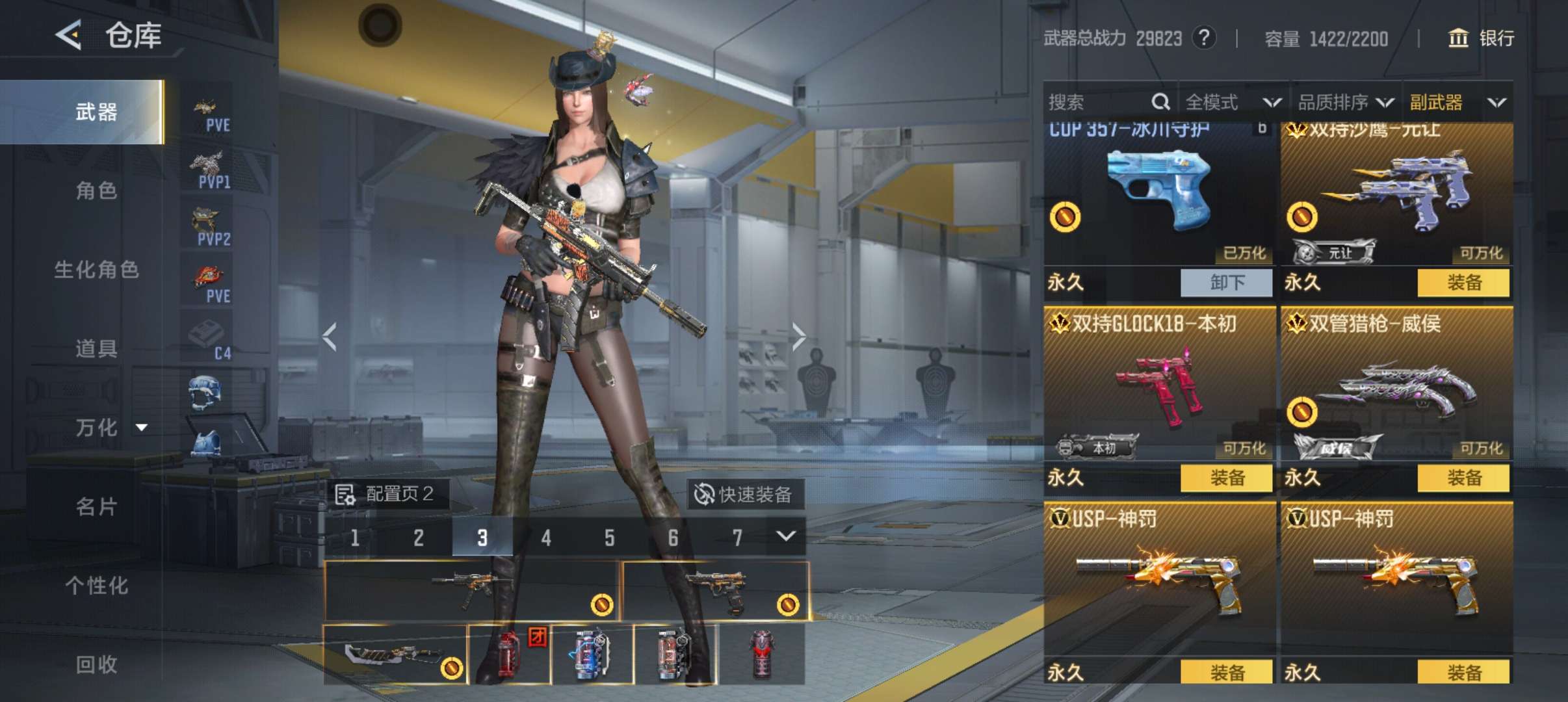Open the 回收 recycle section

tap(96, 664)
